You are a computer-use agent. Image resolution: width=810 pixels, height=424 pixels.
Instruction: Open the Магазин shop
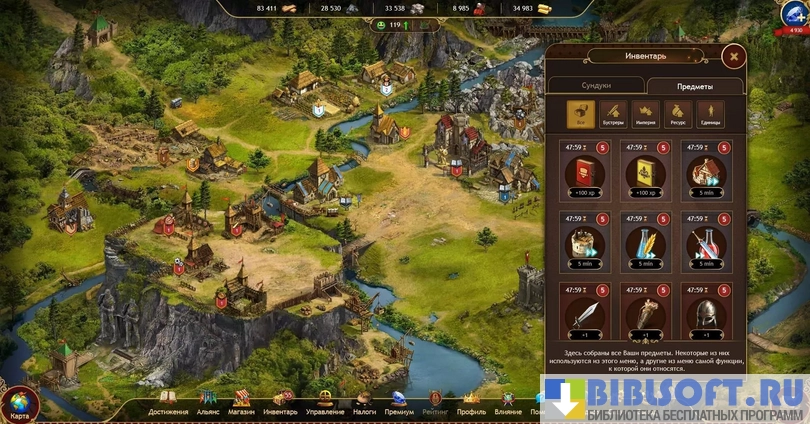241,402
